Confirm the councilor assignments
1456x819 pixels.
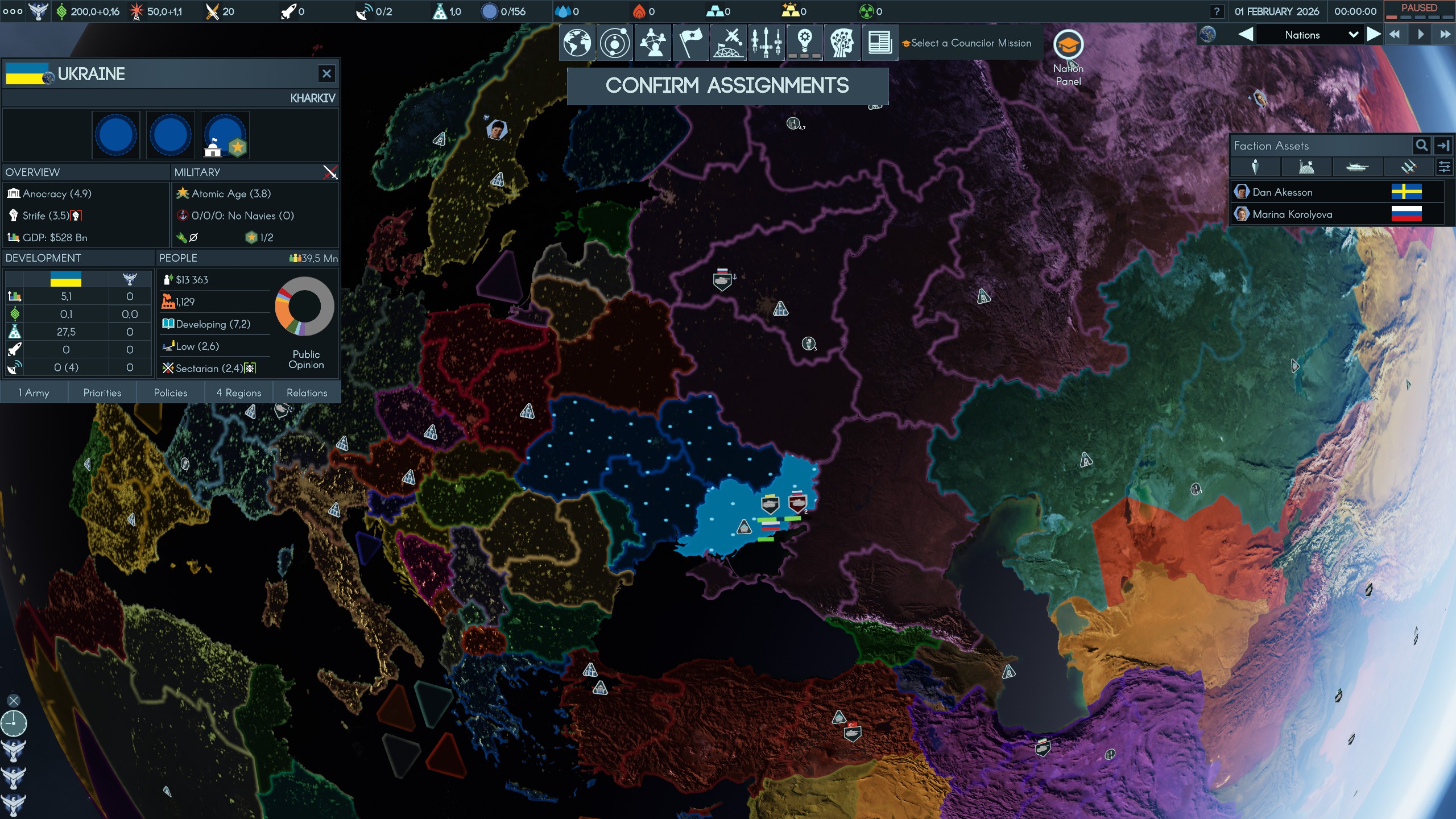point(727,86)
